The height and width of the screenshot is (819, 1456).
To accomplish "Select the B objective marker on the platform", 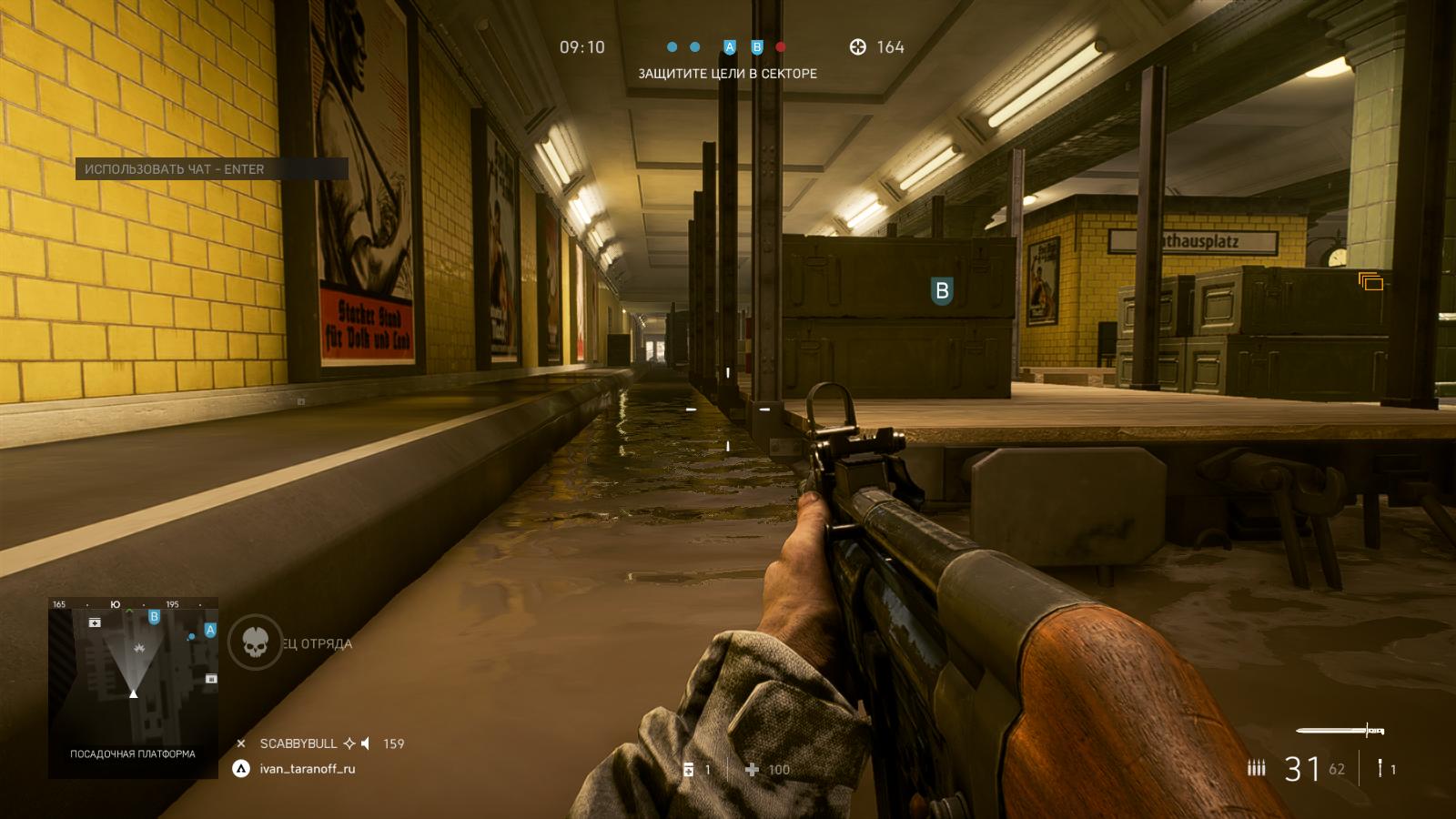I will point(942,290).
